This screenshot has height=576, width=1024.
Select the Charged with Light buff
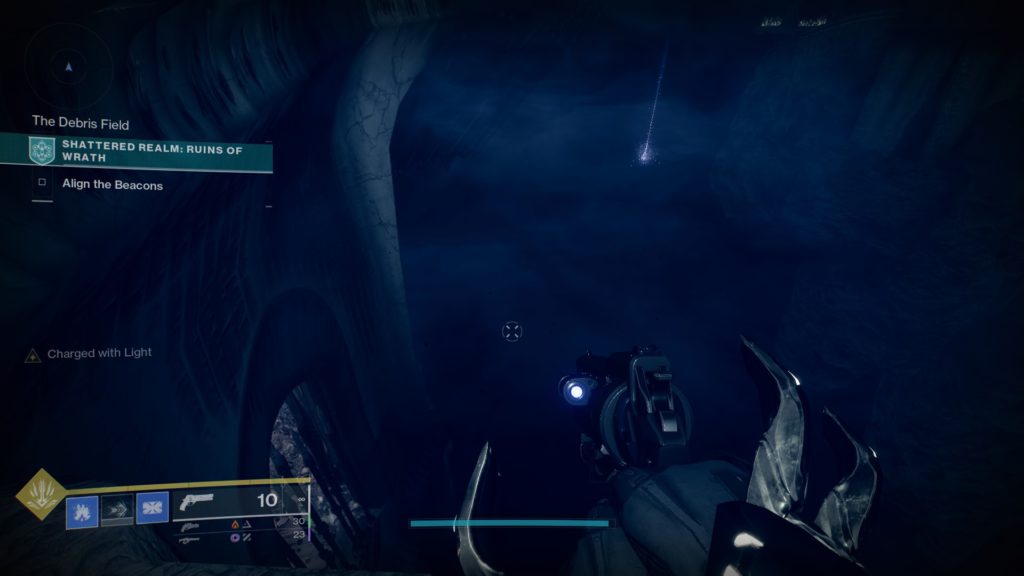click(x=99, y=354)
